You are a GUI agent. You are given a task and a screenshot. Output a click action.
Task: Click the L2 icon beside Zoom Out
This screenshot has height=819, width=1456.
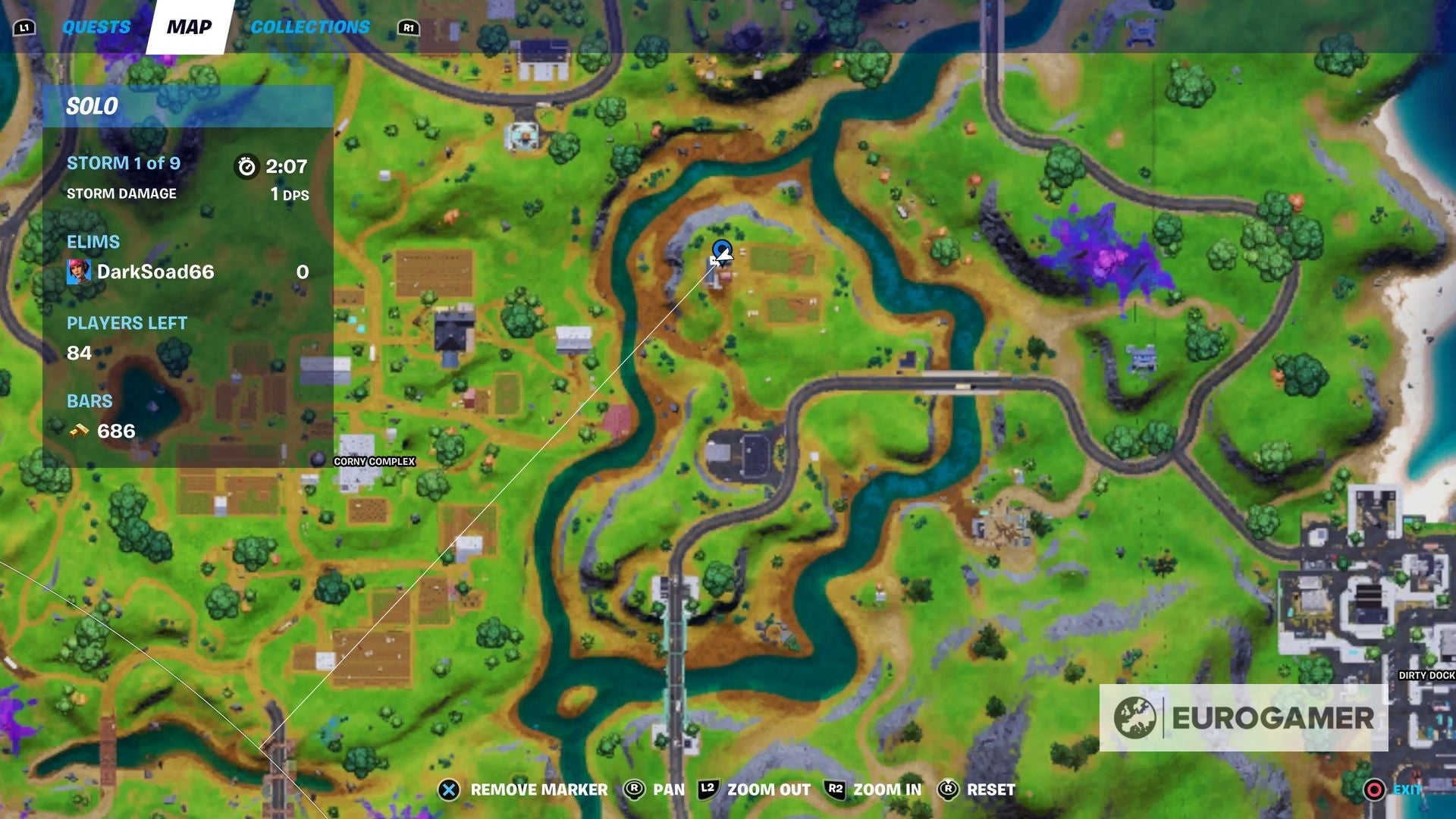click(x=706, y=789)
